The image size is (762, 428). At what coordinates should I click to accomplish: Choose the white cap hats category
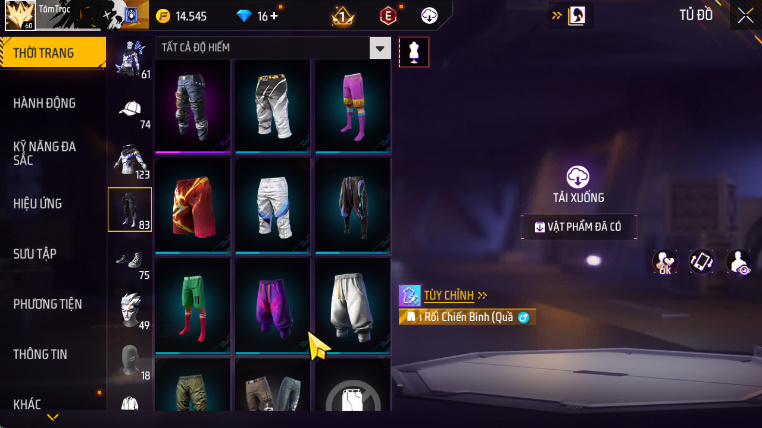click(130, 110)
